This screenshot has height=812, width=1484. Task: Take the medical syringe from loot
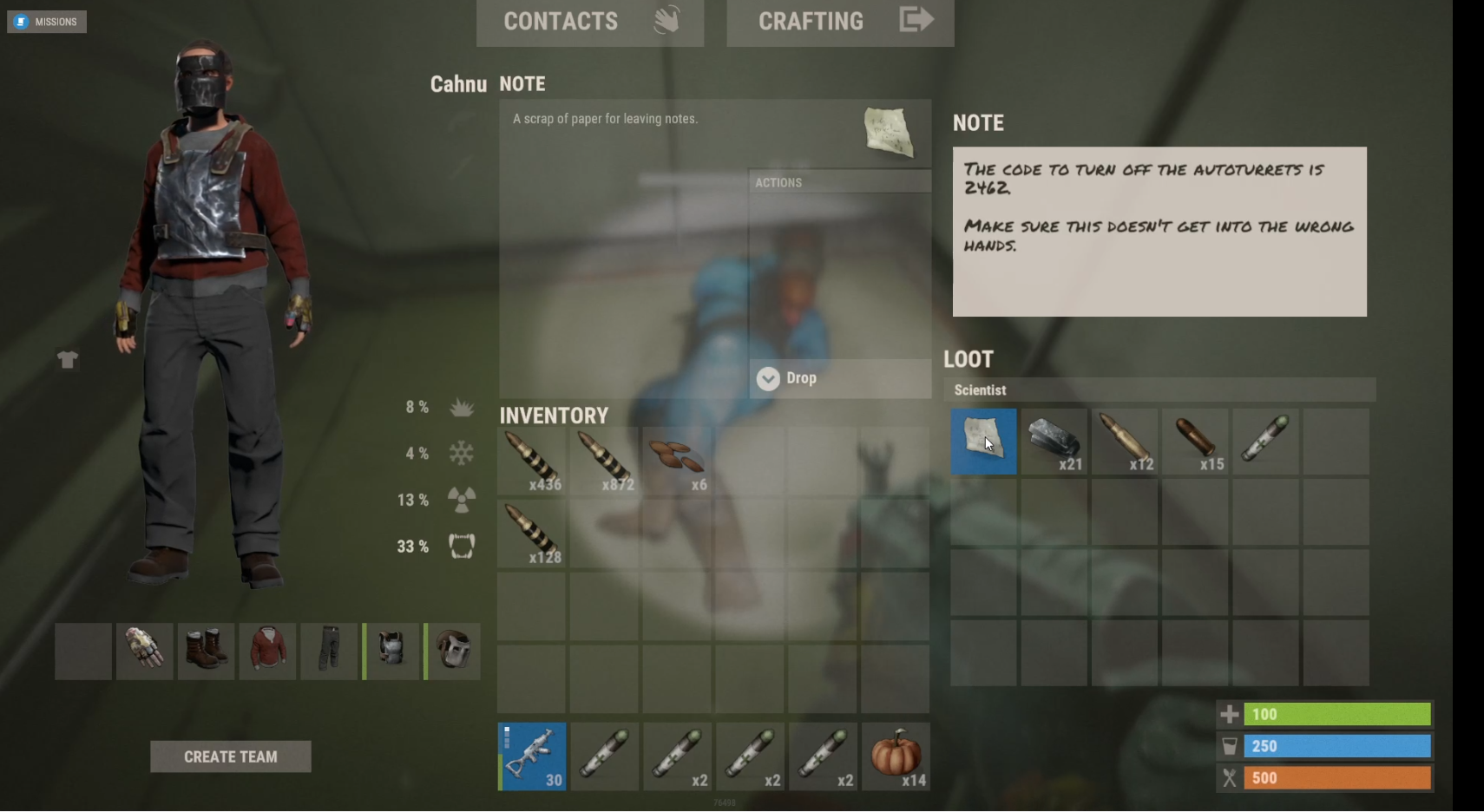tap(1265, 442)
